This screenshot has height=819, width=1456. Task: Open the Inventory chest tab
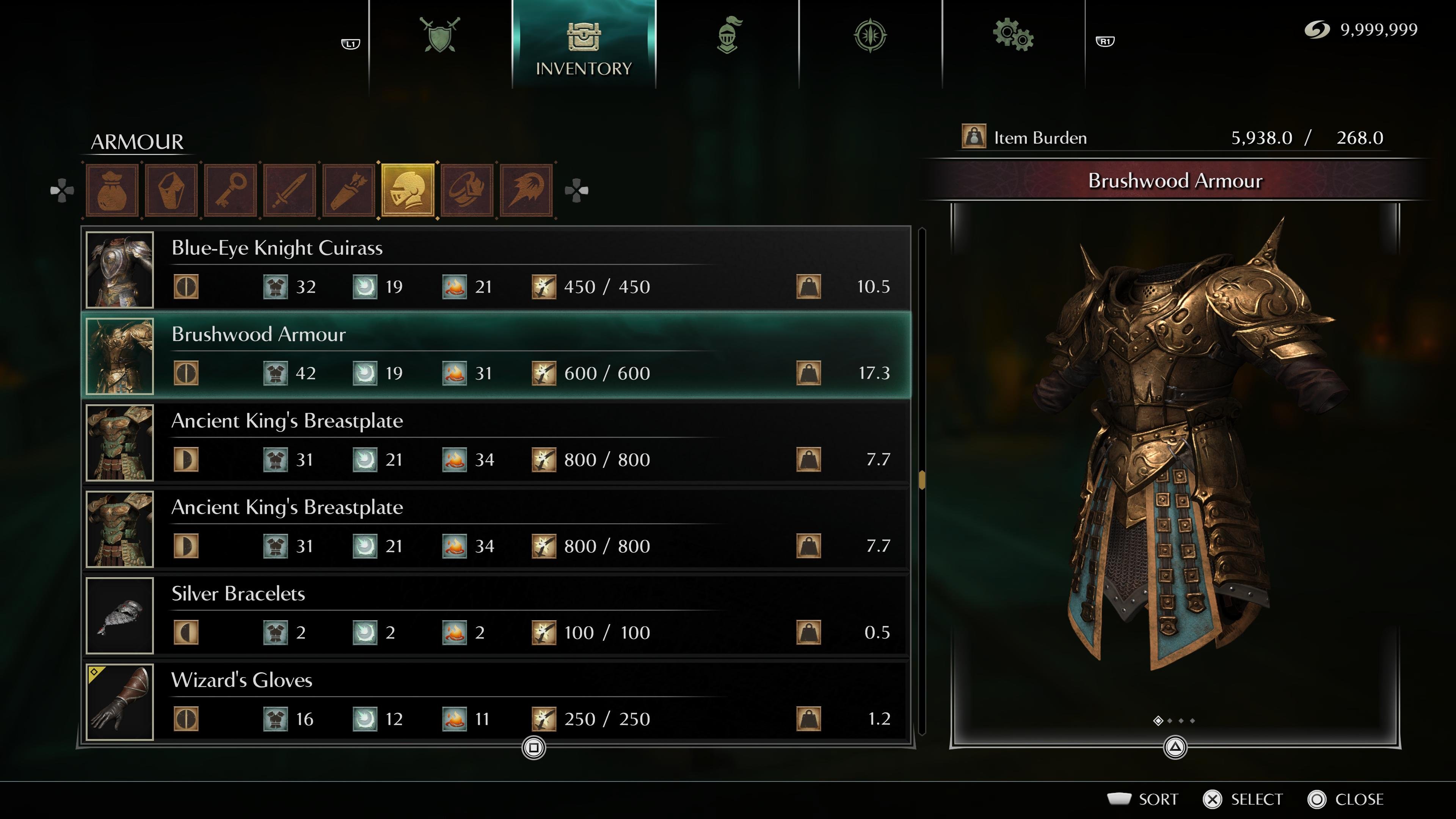pos(583,45)
